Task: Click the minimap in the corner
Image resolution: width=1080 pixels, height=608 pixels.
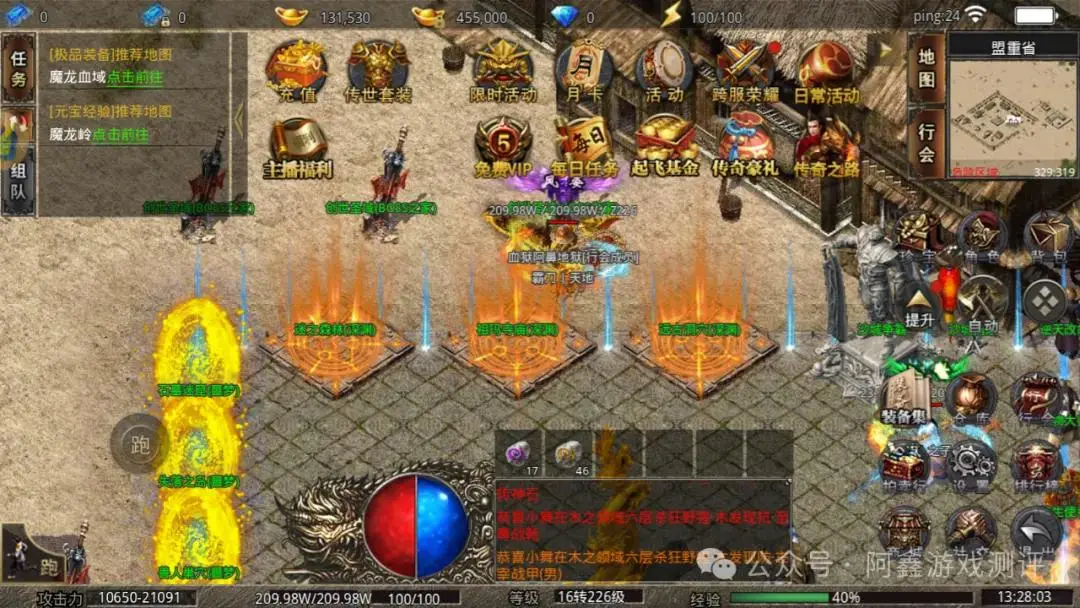Action: pyautogui.click(x=1012, y=118)
